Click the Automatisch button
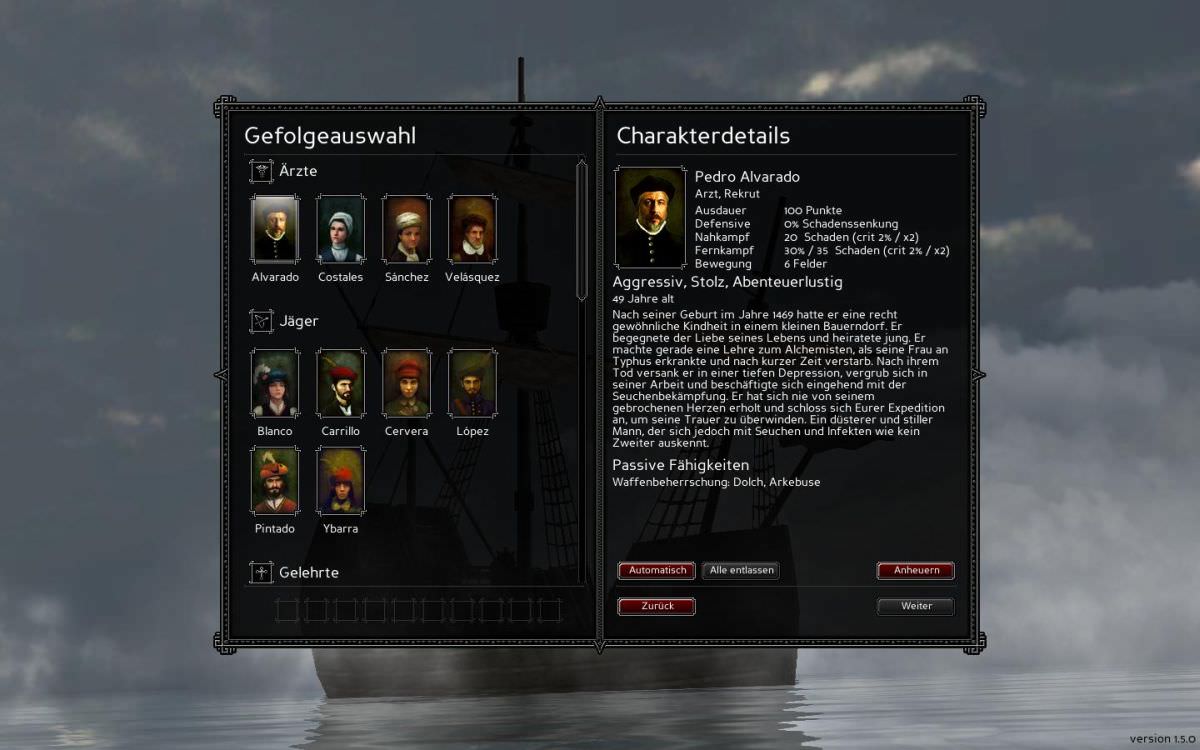The image size is (1200, 750). (656, 570)
